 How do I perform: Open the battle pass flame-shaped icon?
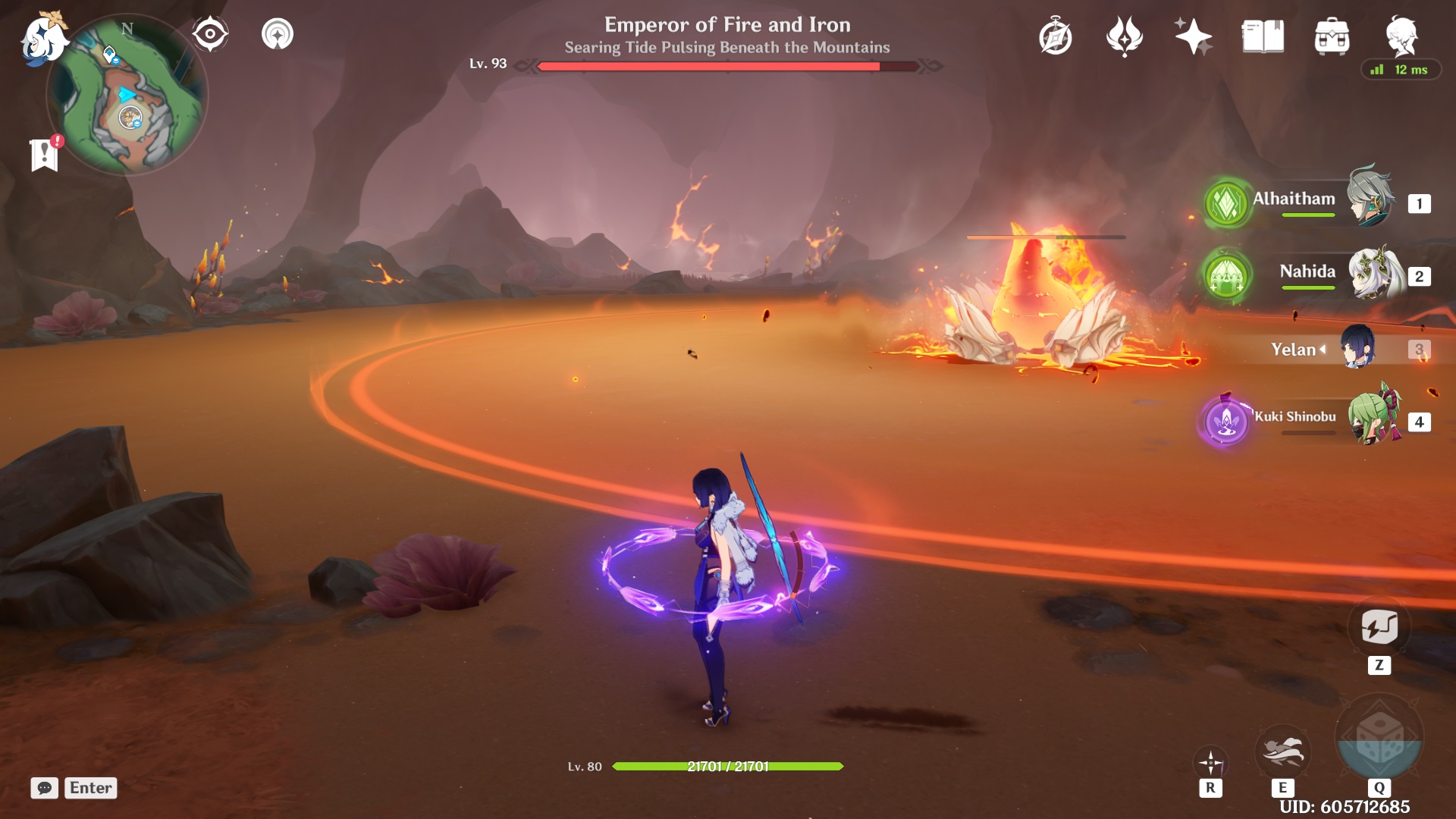(x=1124, y=36)
